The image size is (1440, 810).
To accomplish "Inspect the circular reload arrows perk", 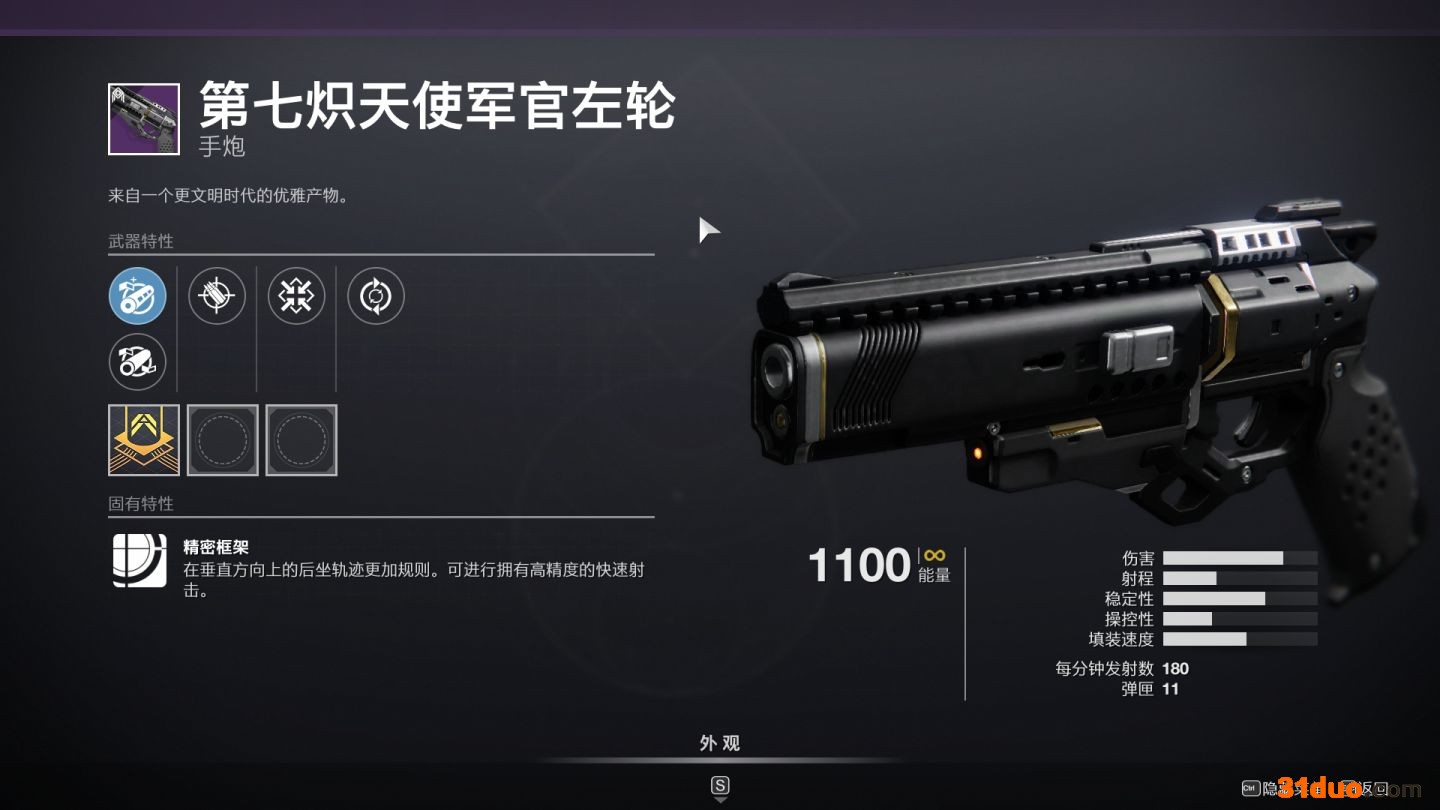I will pos(376,296).
